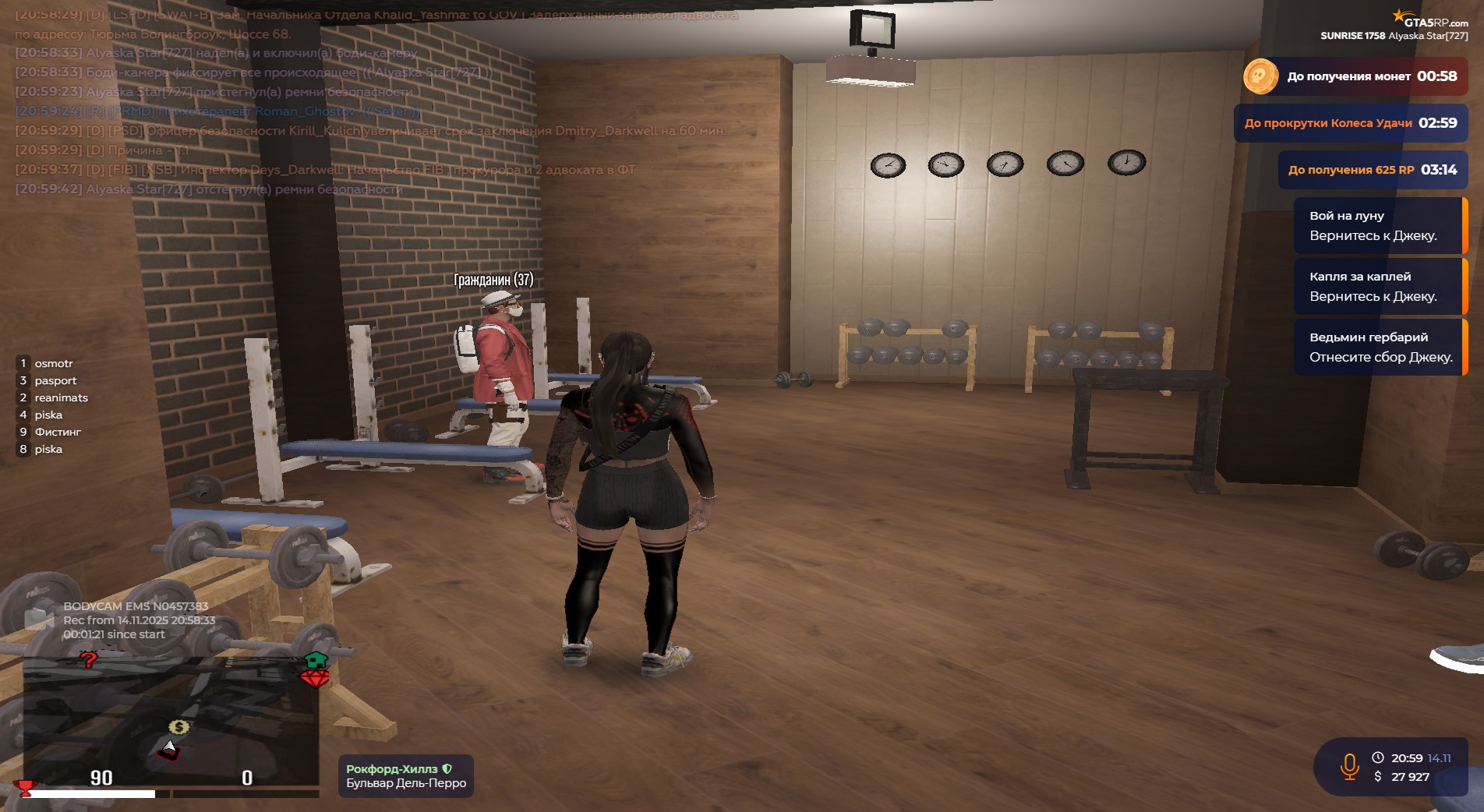Screen dimensions: 1484x812
Task: Choose the 'pasport' quick action entry
Action: pos(55,380)
